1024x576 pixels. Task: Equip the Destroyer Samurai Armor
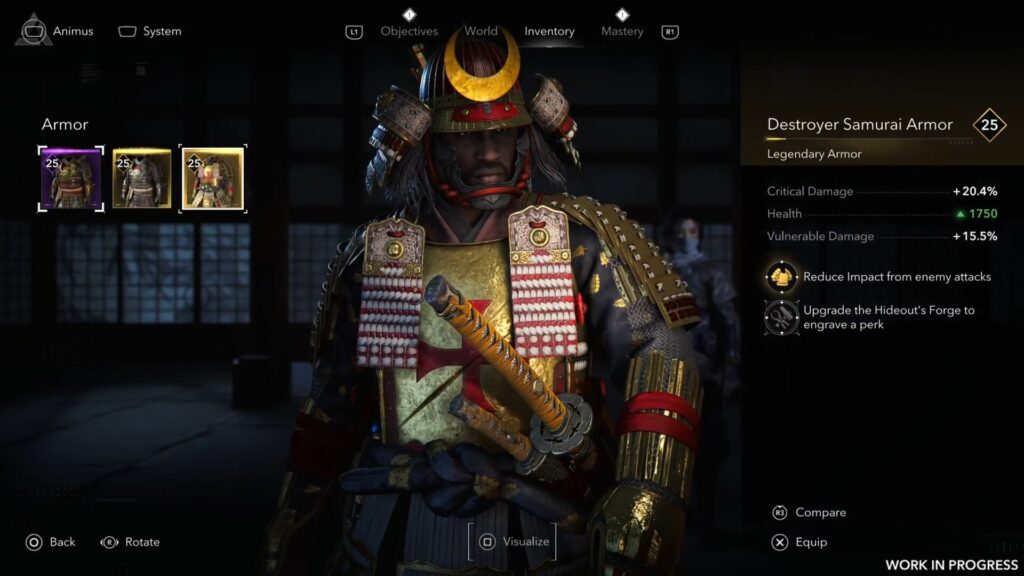800,542
